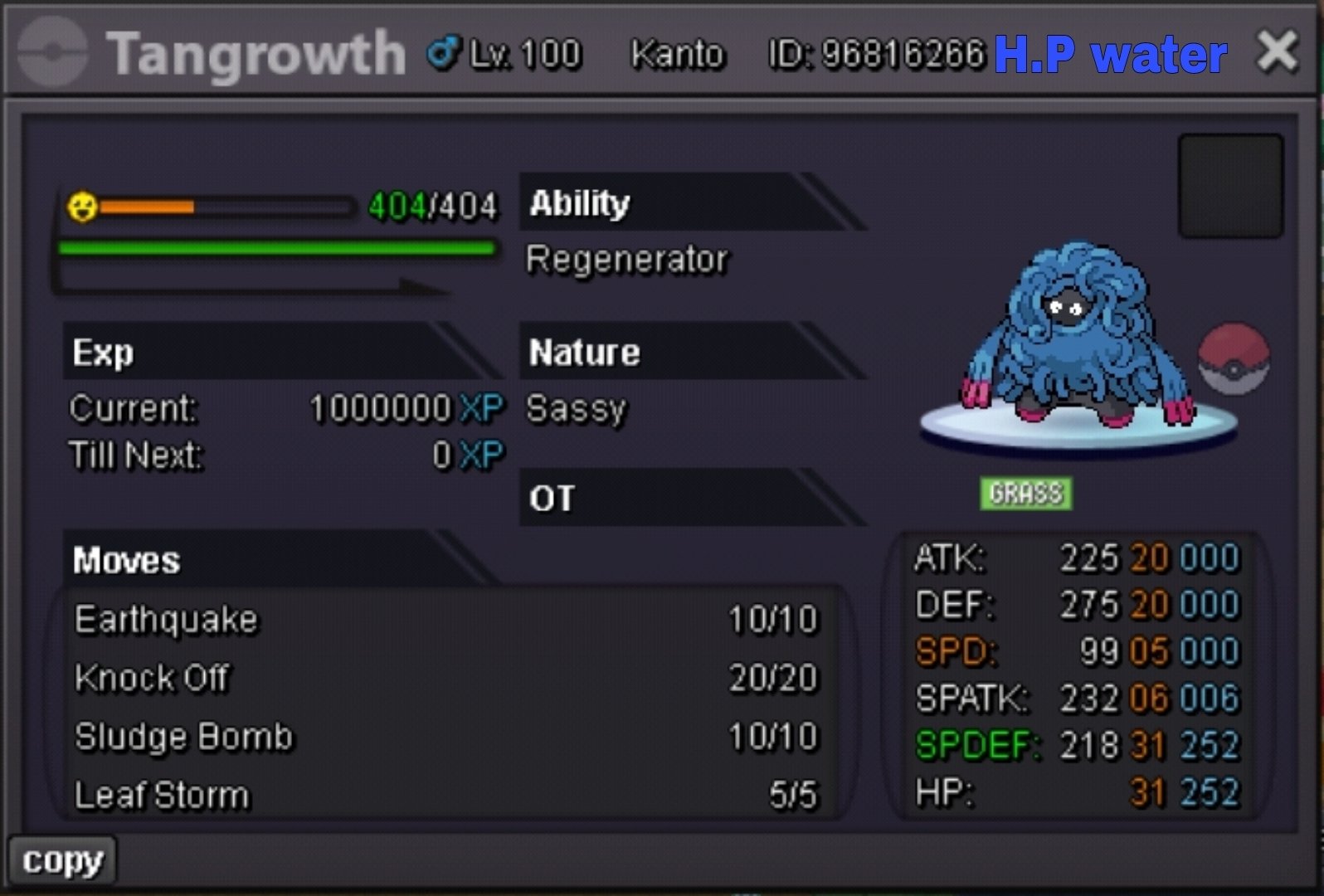The width and height of the screenshot is (1324, 896).
Task: Click the green experience progress bar
Action: [274, 246]
